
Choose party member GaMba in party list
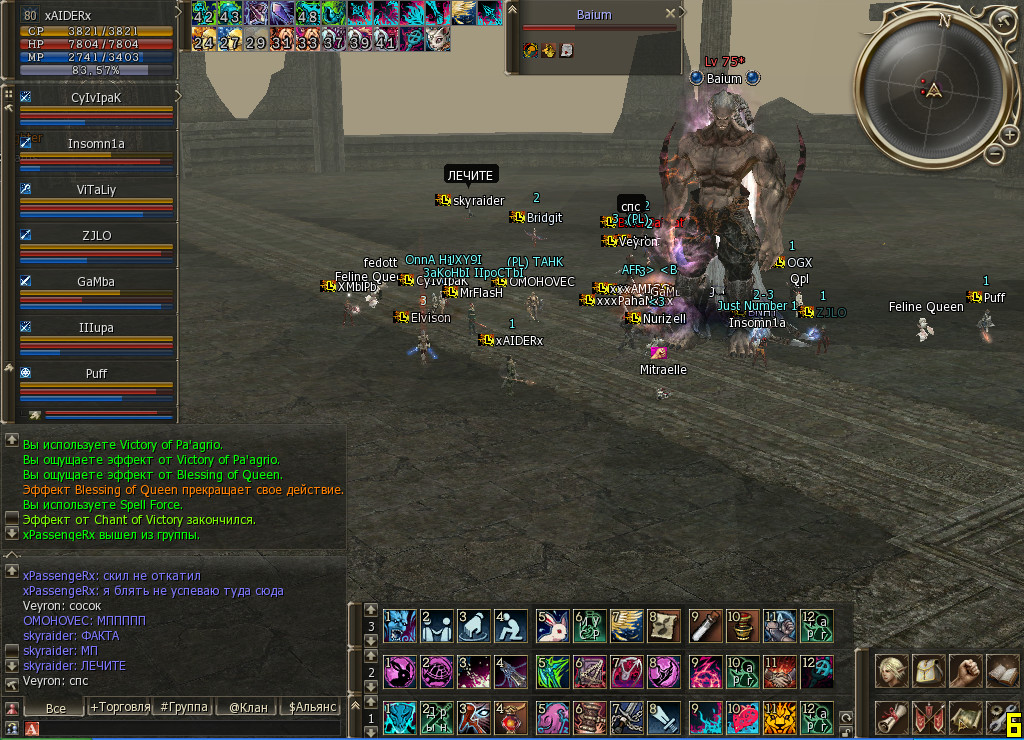click(96, 282)
